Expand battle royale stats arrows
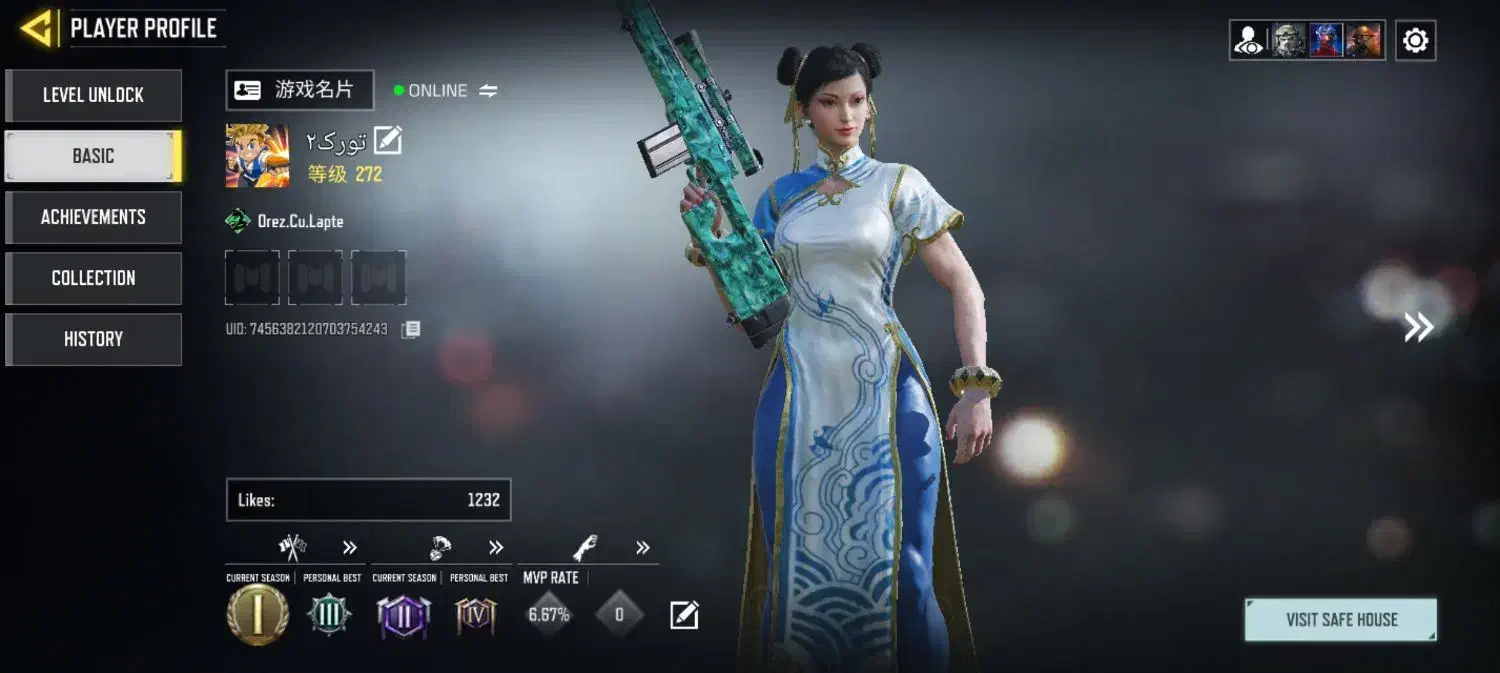The width and height of the screenshot is (1500, 673). click(496, 547)
